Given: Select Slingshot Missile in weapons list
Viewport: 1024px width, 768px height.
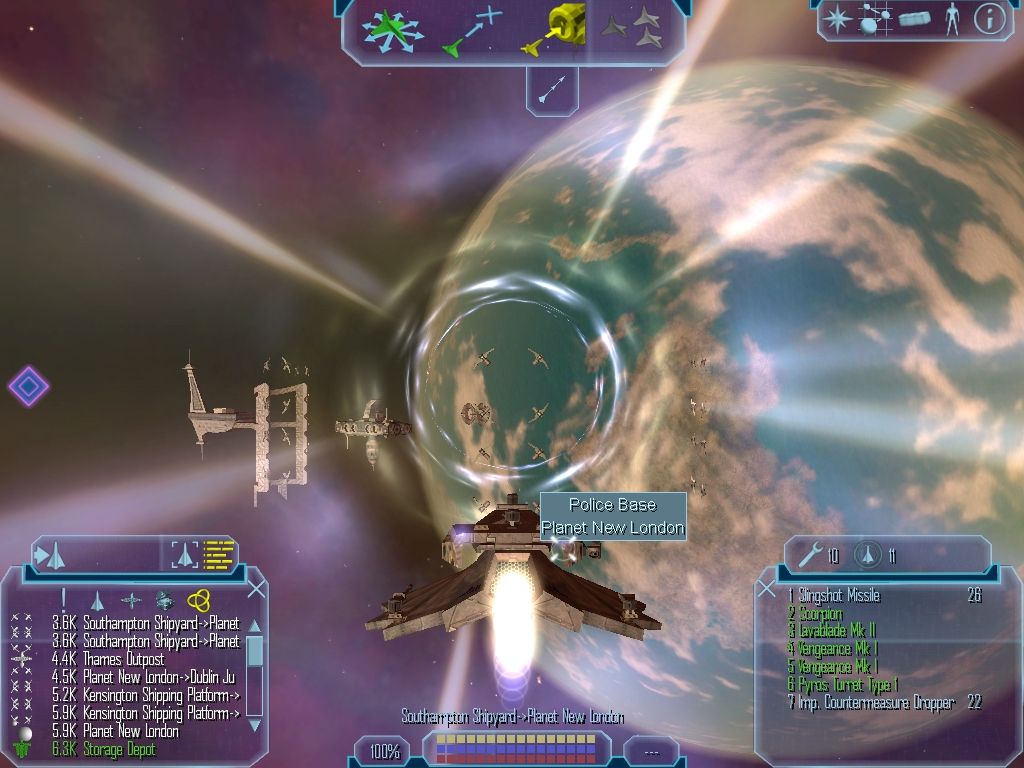Looking at the screenshot, I should point(839,596).
